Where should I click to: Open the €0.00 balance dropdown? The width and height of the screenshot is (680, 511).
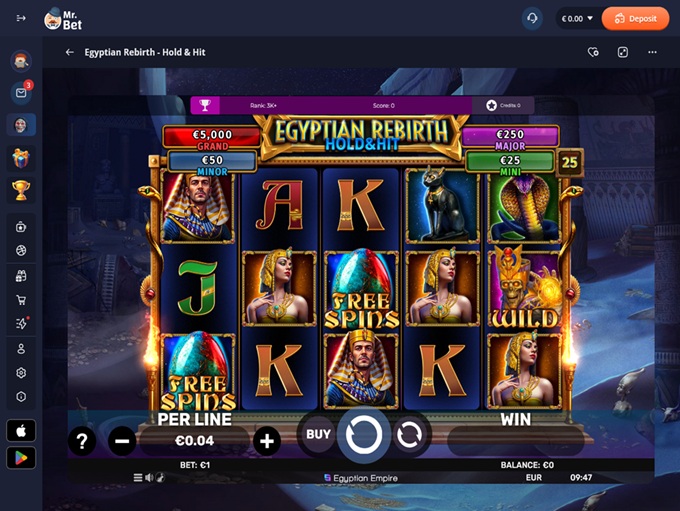[x=577, y=18]
